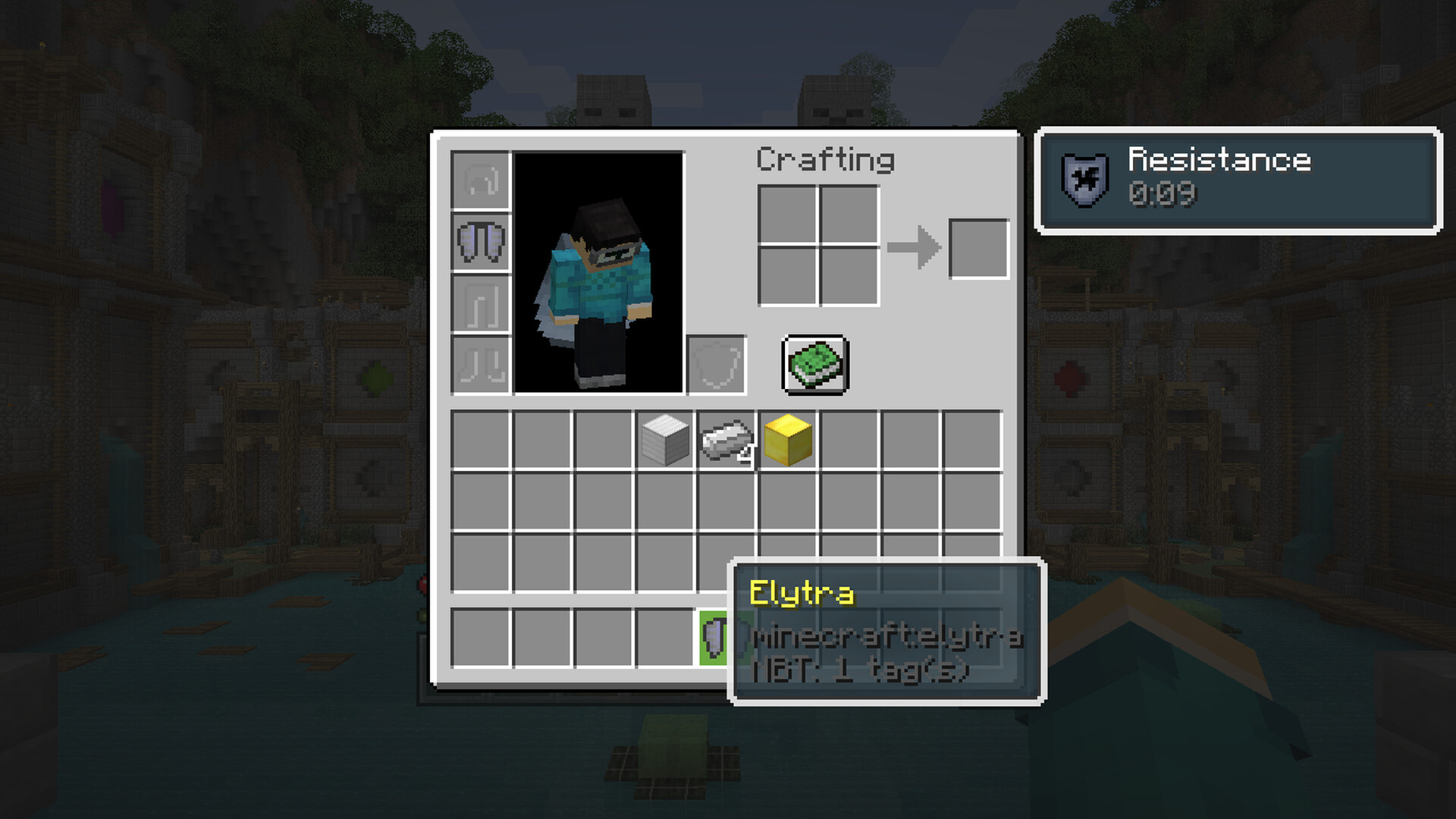The width and height of the screenshot is (1456, 819).
Task: Pick up the white quartz block
Action: (665, 440)
